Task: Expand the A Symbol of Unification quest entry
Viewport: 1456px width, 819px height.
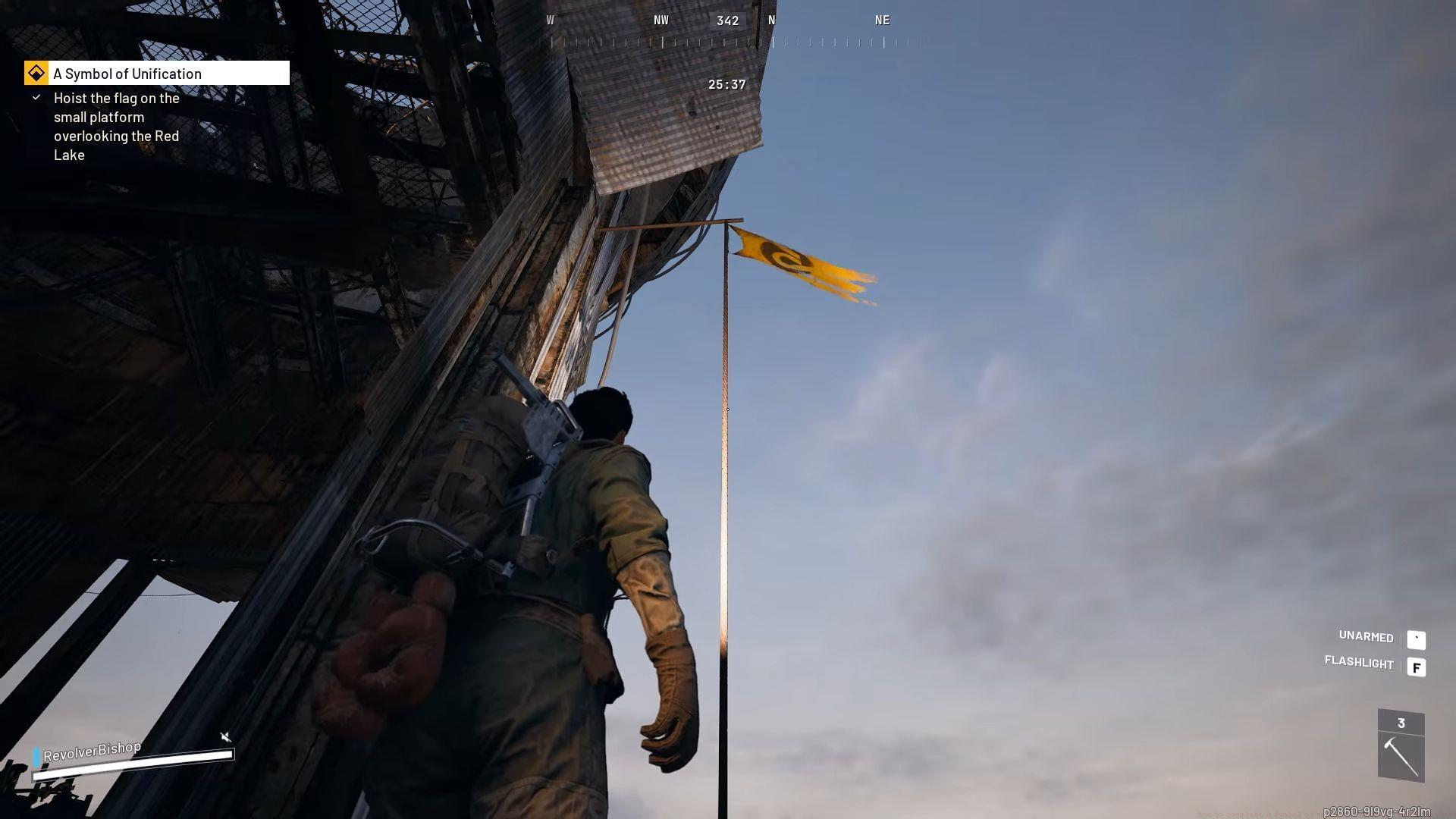Action: [127, 73]
